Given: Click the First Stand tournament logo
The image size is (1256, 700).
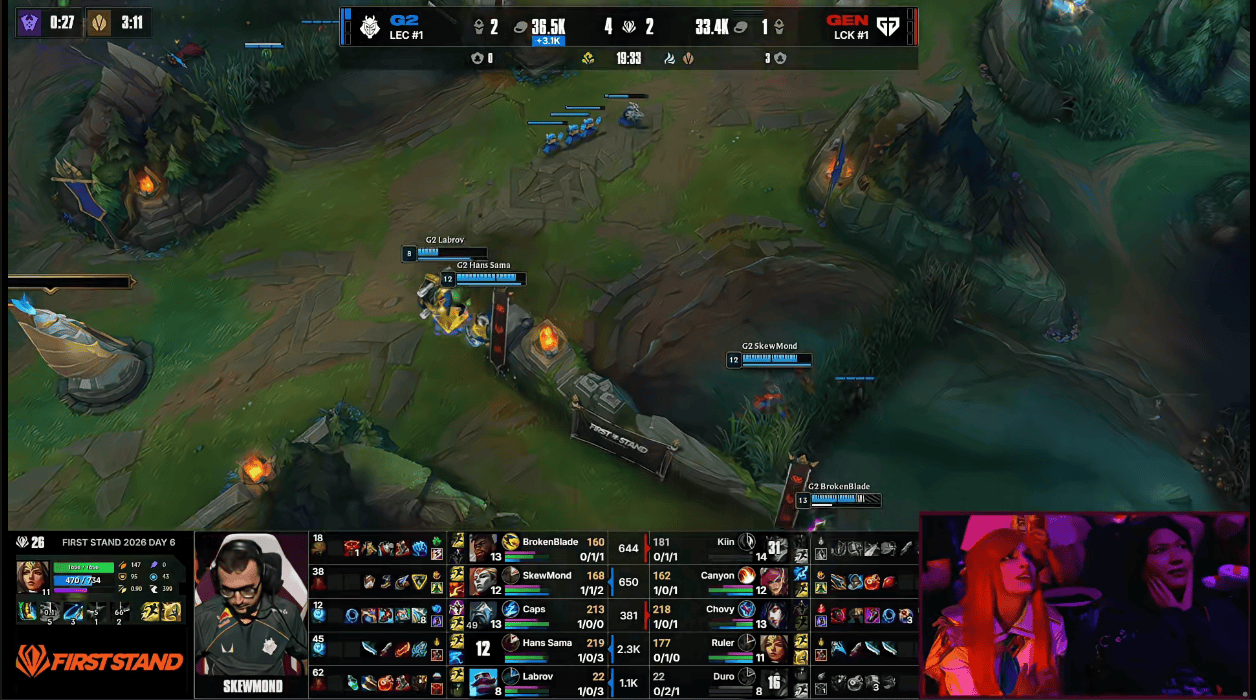Looking at the screenshot, I should tap(99, 661).
